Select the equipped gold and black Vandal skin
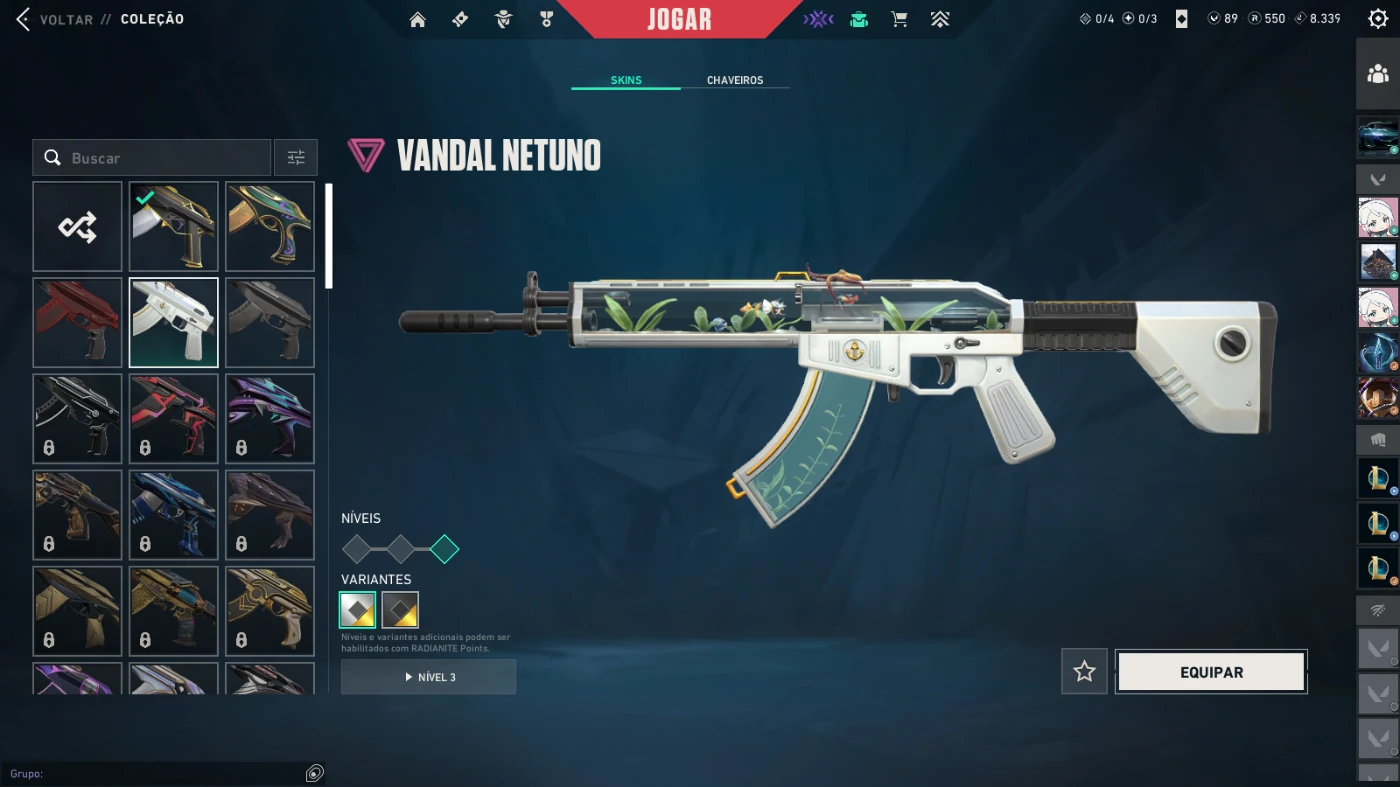This screenshot has height=787, width=1400. [x=174, y=227]
